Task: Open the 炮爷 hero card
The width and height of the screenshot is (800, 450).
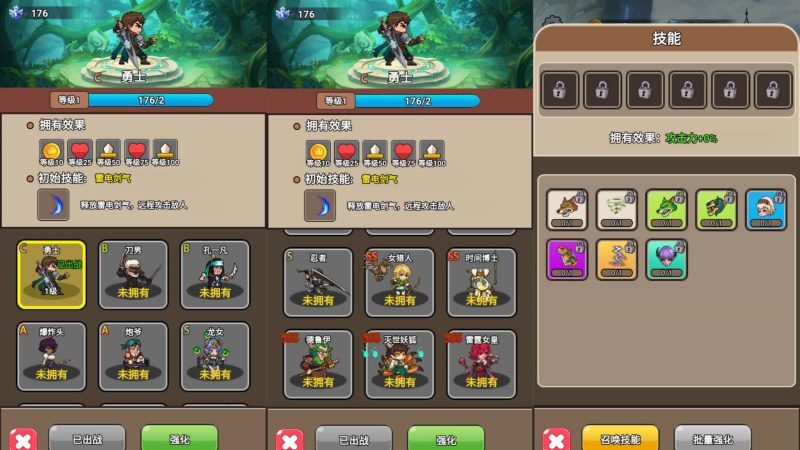Action: click(134, 356)
